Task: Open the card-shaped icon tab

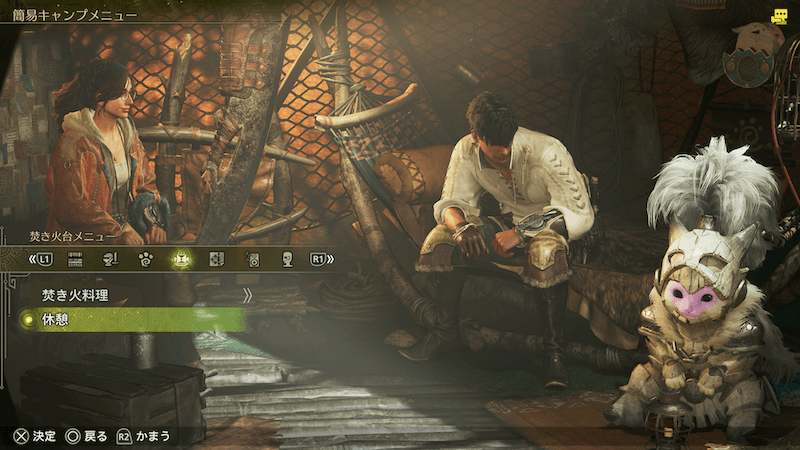Action: [217, 259]
